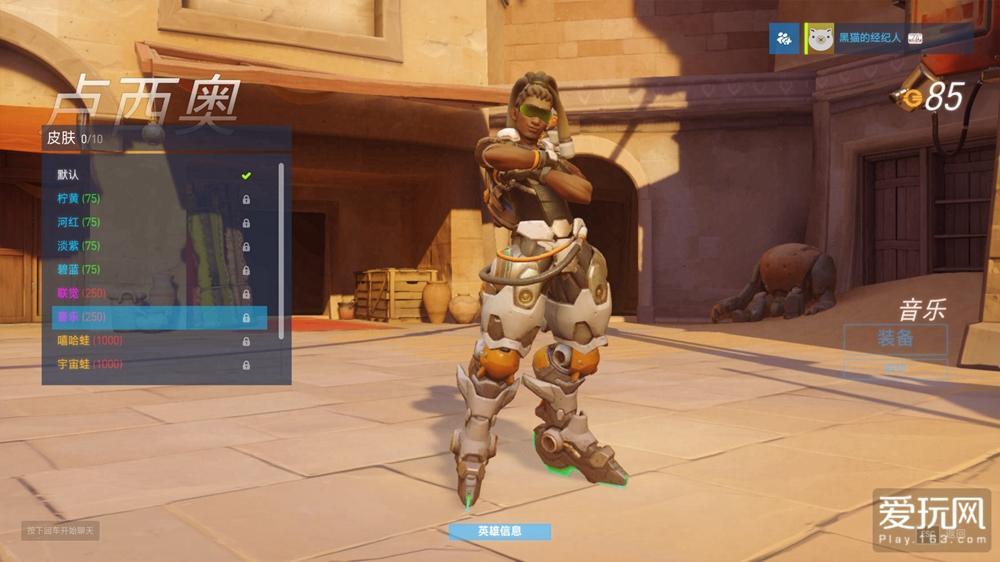
Task: Click the 黑猫的经纪人 player profile
Action: tap(866, 39)
